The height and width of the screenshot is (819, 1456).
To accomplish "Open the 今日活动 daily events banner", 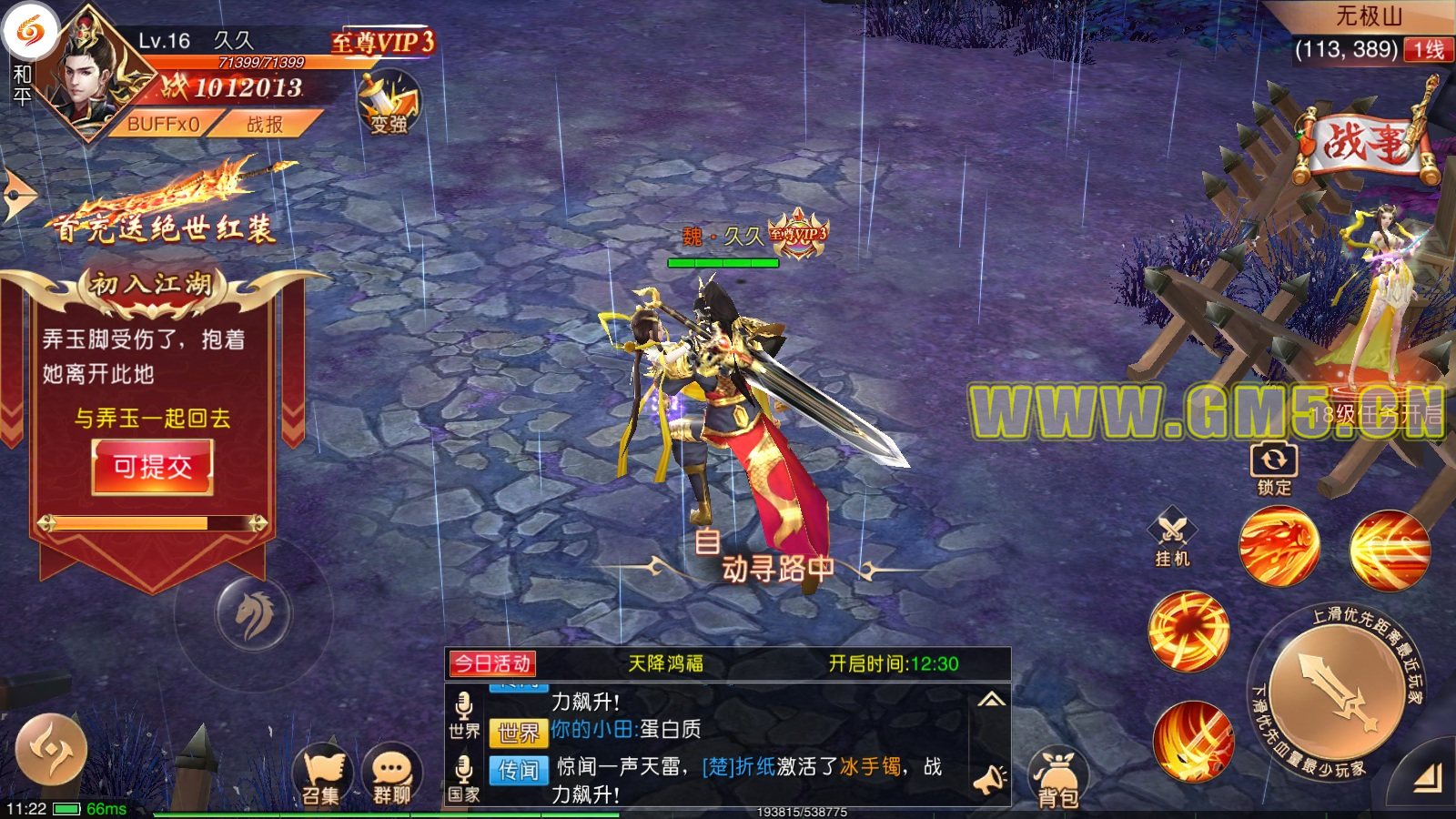I will point(492,663).
